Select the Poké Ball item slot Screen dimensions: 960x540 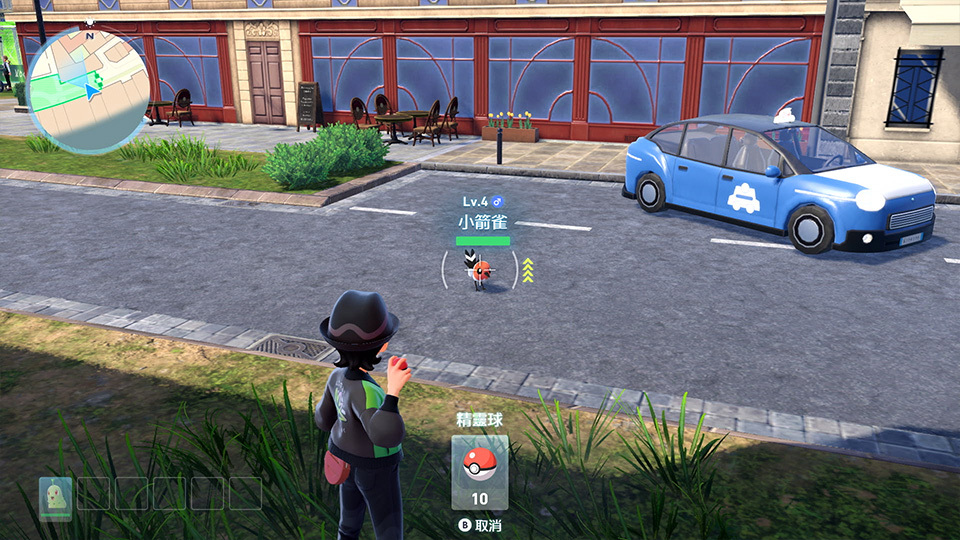(479, 471)
